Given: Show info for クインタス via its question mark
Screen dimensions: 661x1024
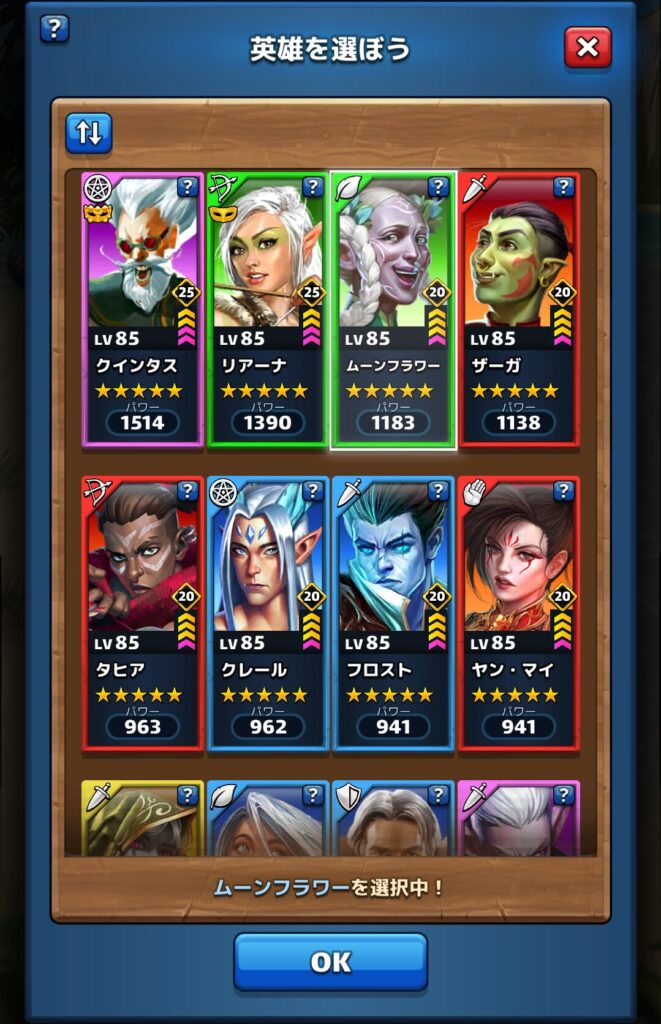Looking at the screenshot, I should [187, 187].
